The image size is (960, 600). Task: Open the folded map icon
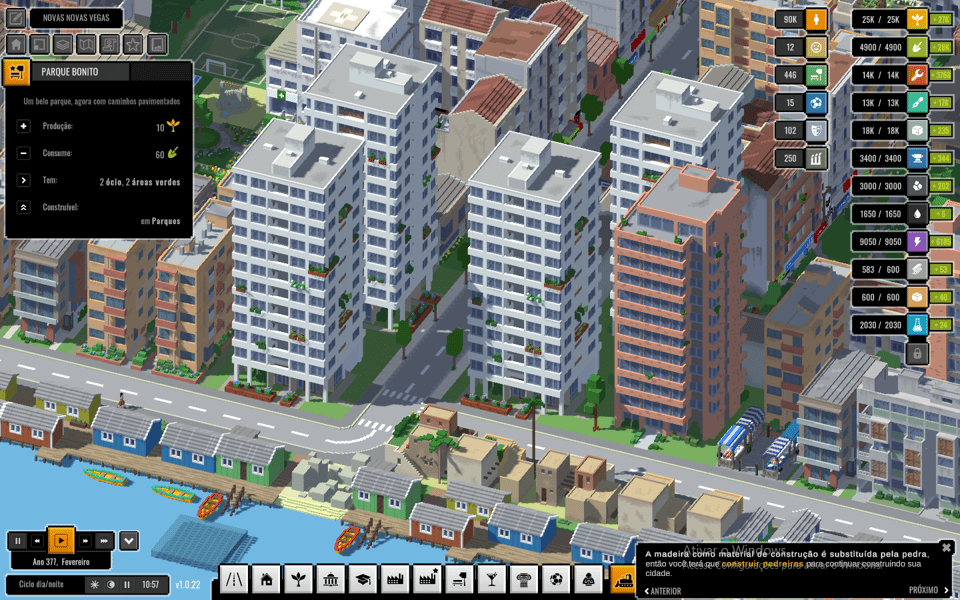pyautogui.click(x=86, y=44)
